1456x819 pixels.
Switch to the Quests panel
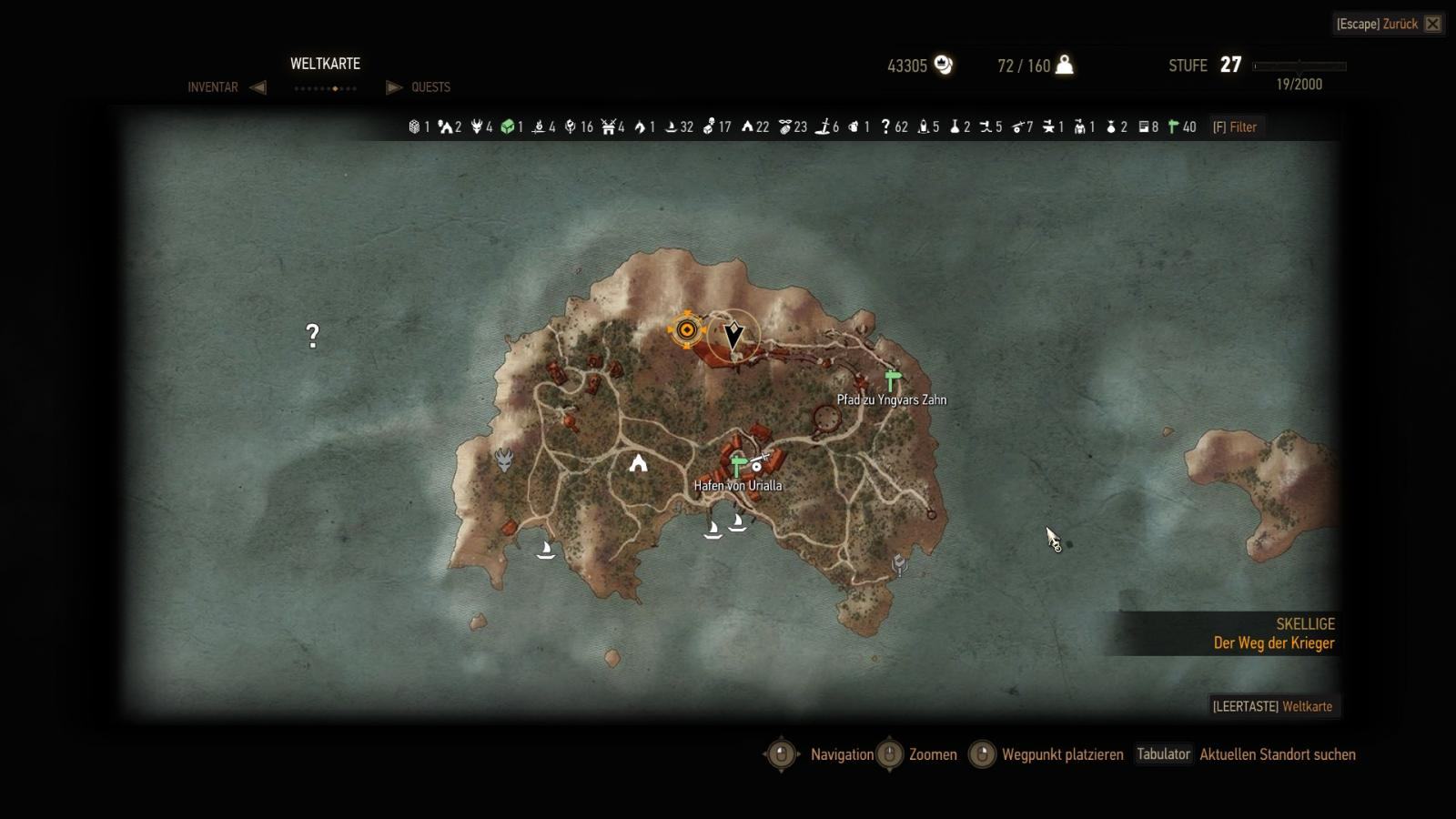pyautogui.click(x=430, y=87)
